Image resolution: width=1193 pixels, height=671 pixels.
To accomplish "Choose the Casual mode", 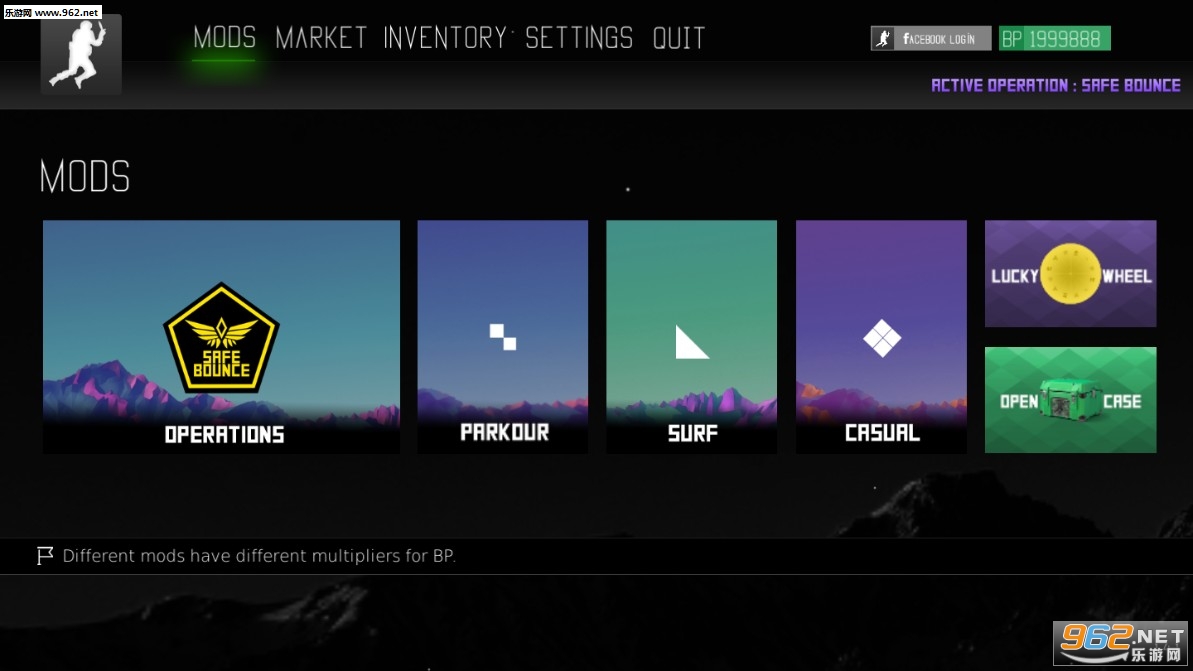I will tap(881, 337).
